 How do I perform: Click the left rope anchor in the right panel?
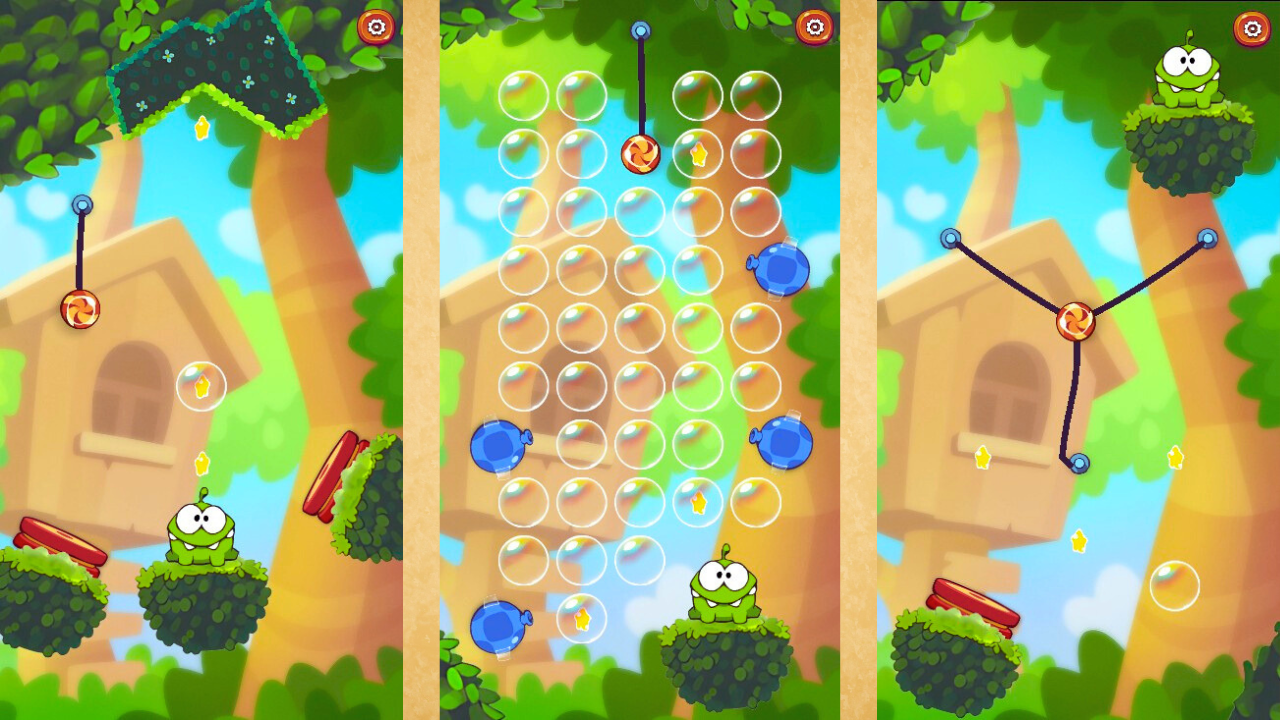pos(950,237)
